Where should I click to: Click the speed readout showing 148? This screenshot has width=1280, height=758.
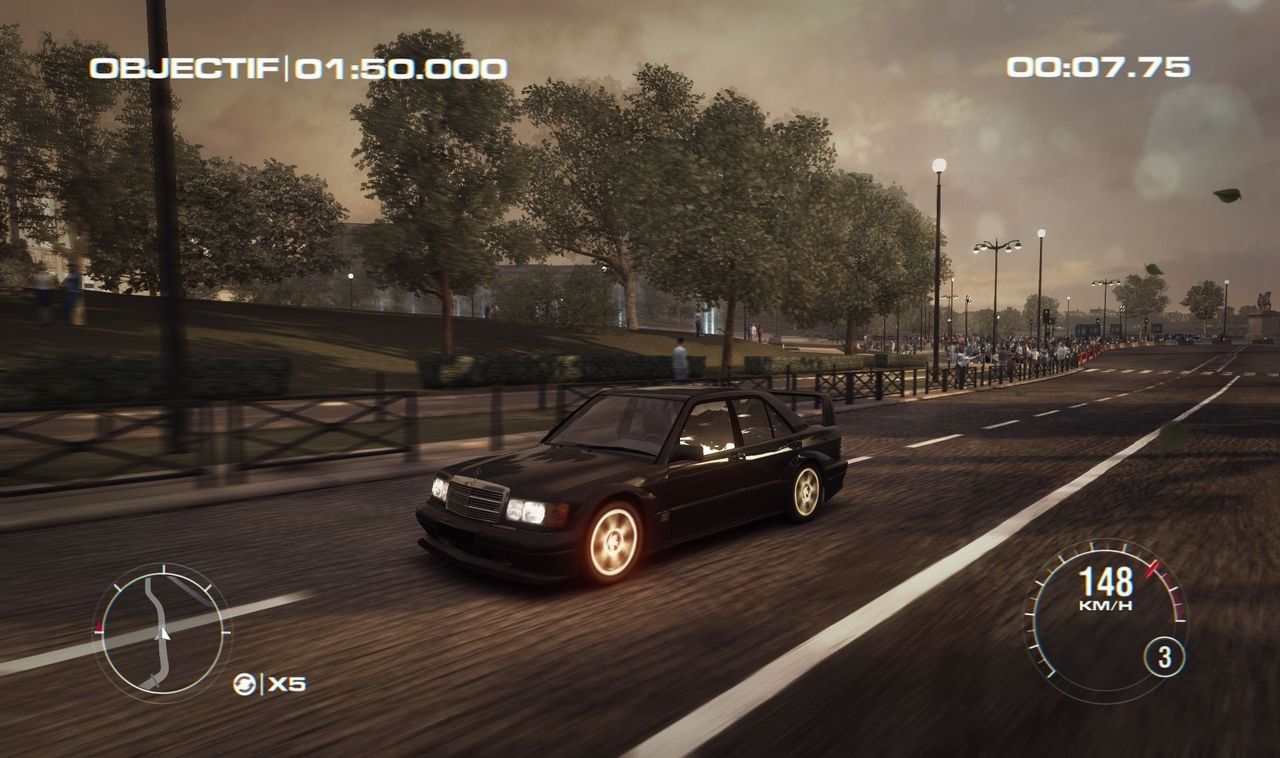click(1107, 580)
